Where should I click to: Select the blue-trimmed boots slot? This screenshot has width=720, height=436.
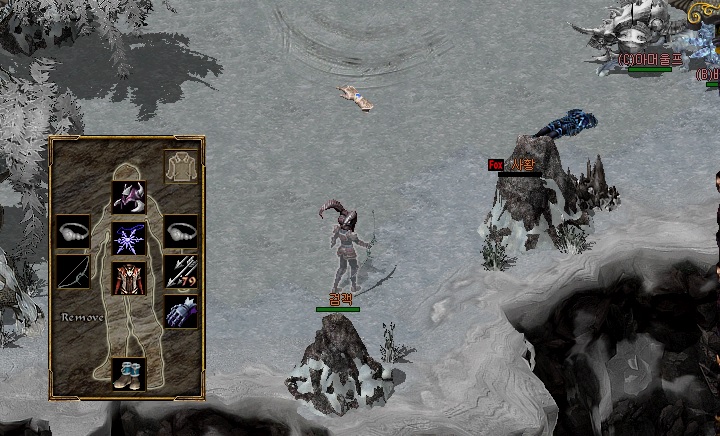click(x=128, y=373)
